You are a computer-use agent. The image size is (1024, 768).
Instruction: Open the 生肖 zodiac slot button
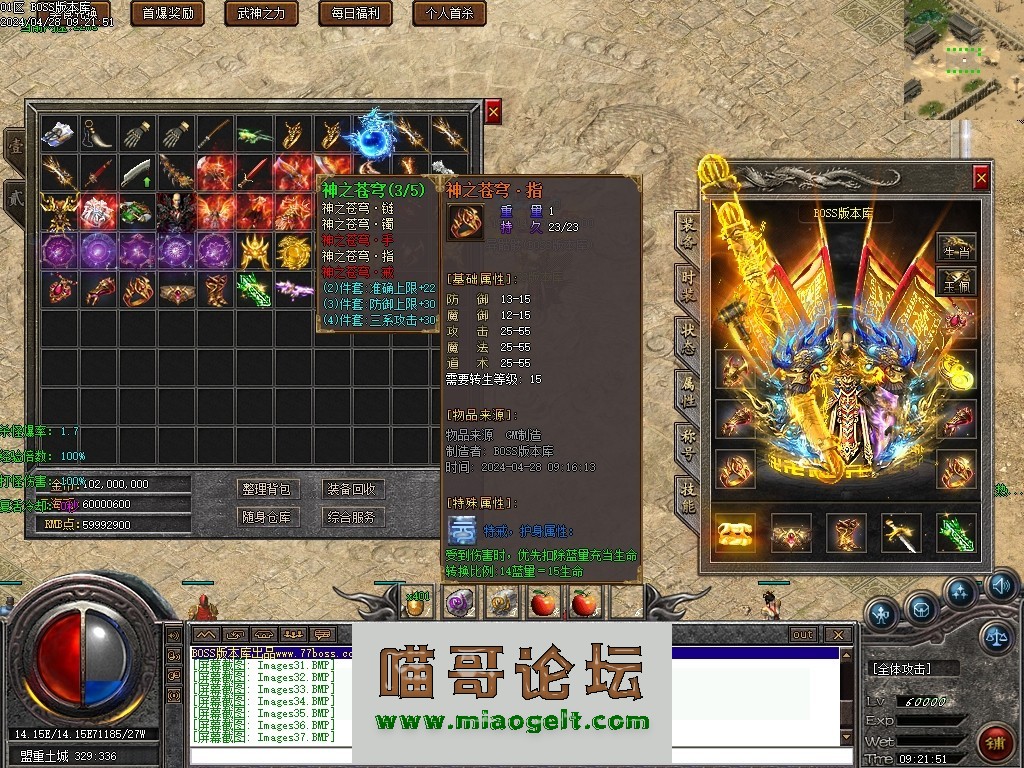pyautogui.click(x=956, y=251)
